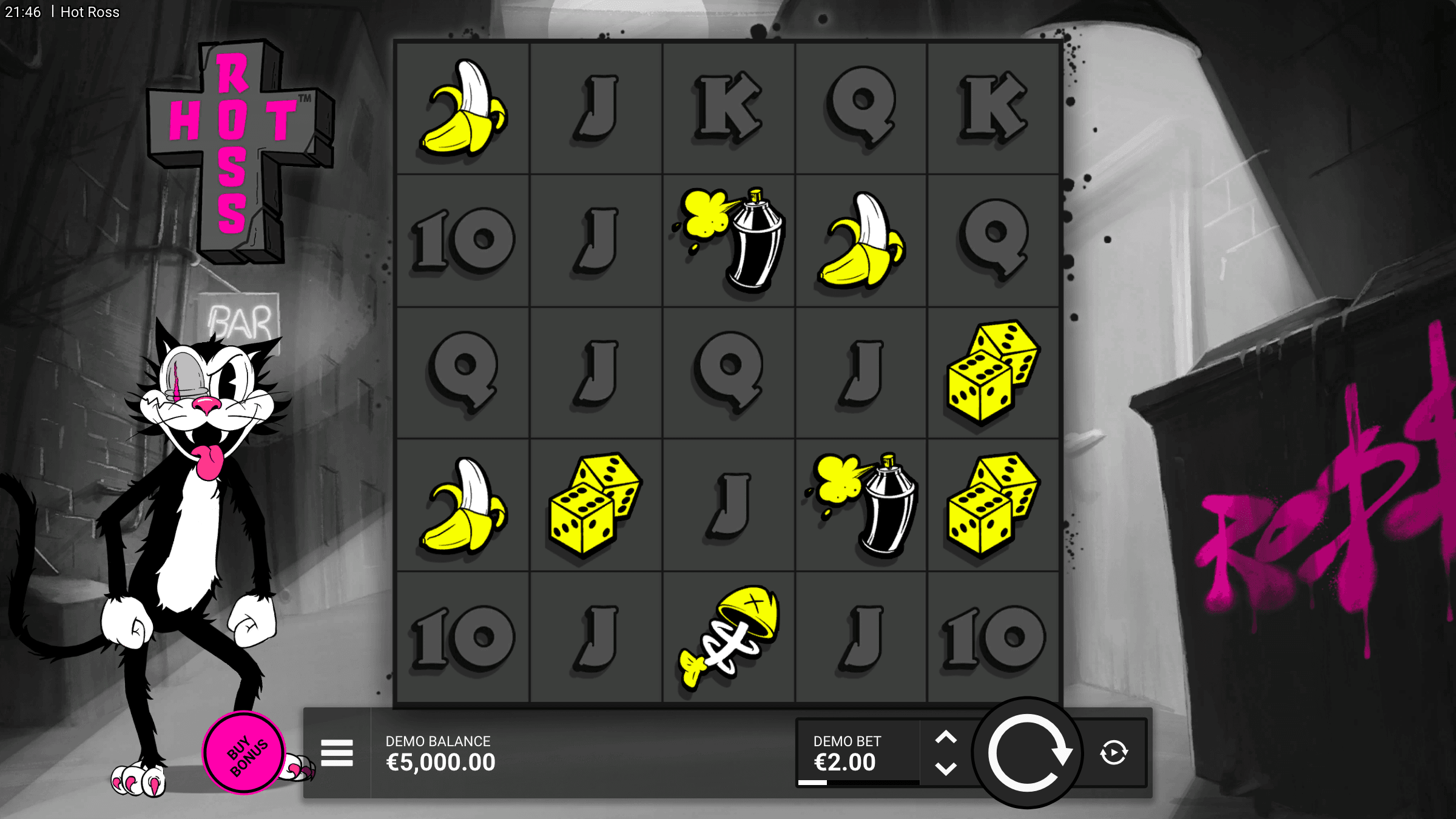
Task: Open the autoplay settings icon
Action: point(1114,754)
